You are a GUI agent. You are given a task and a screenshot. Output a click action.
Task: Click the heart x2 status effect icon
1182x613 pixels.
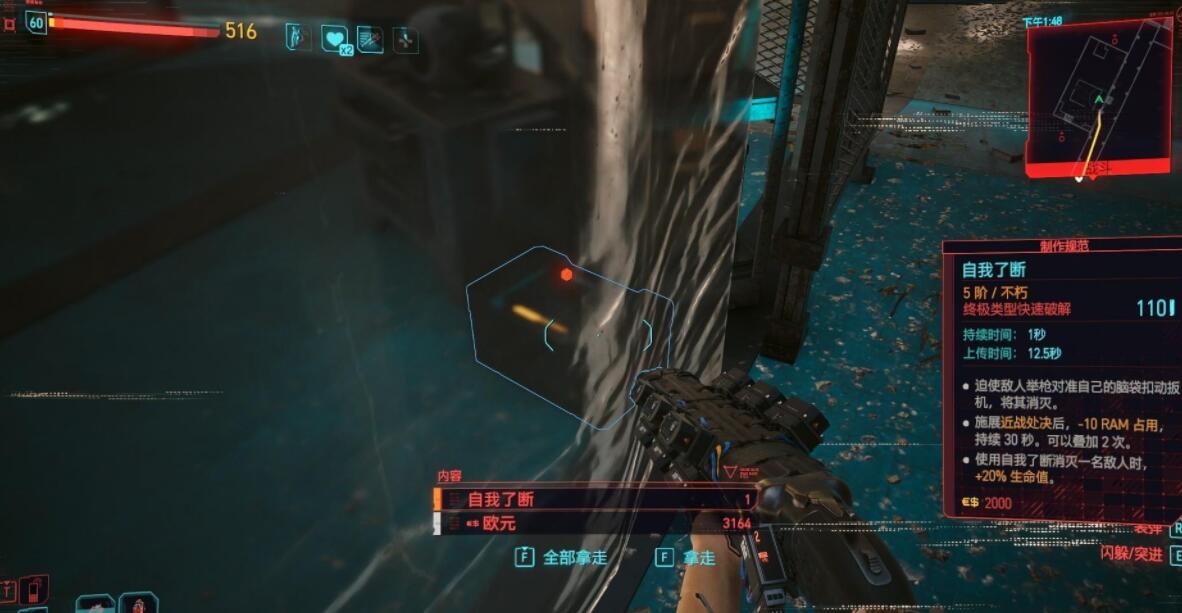click(335, 39)
